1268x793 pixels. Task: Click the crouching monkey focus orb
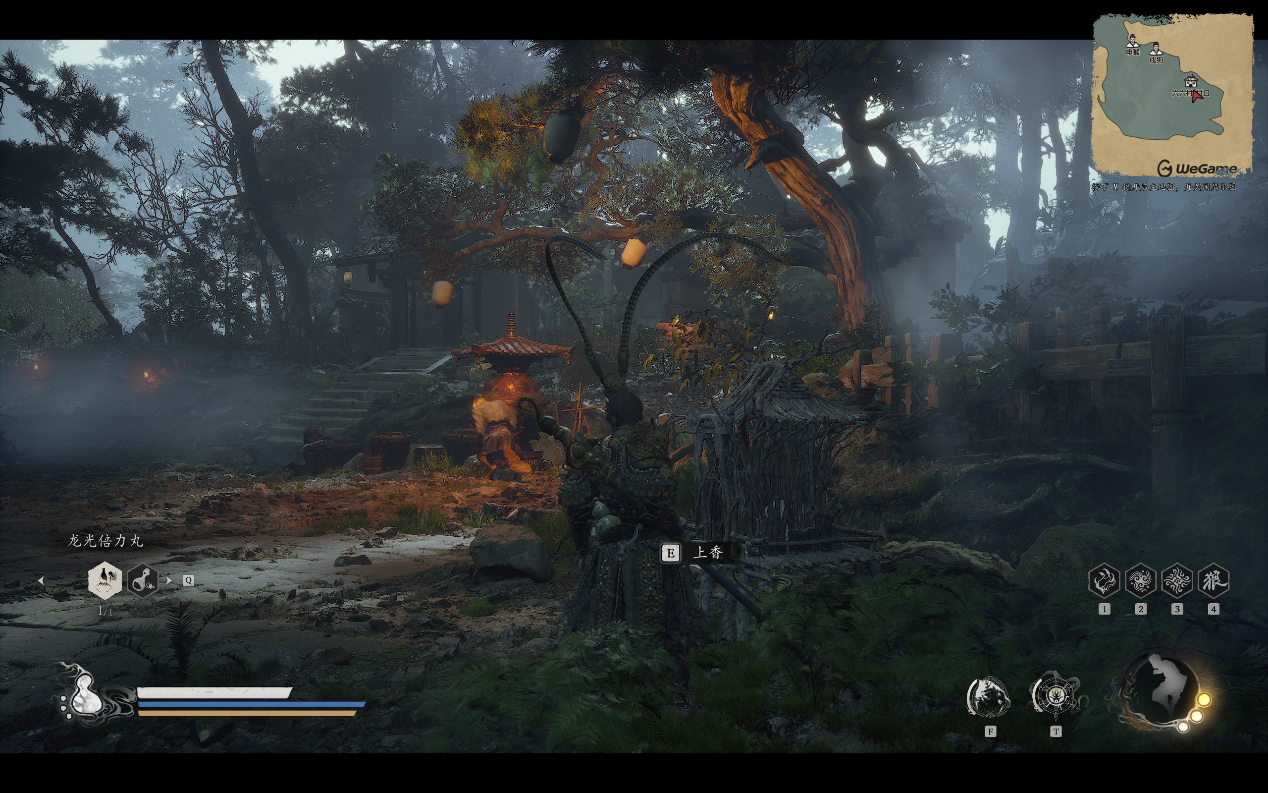pyautogui.click(x=1160, y=689)
